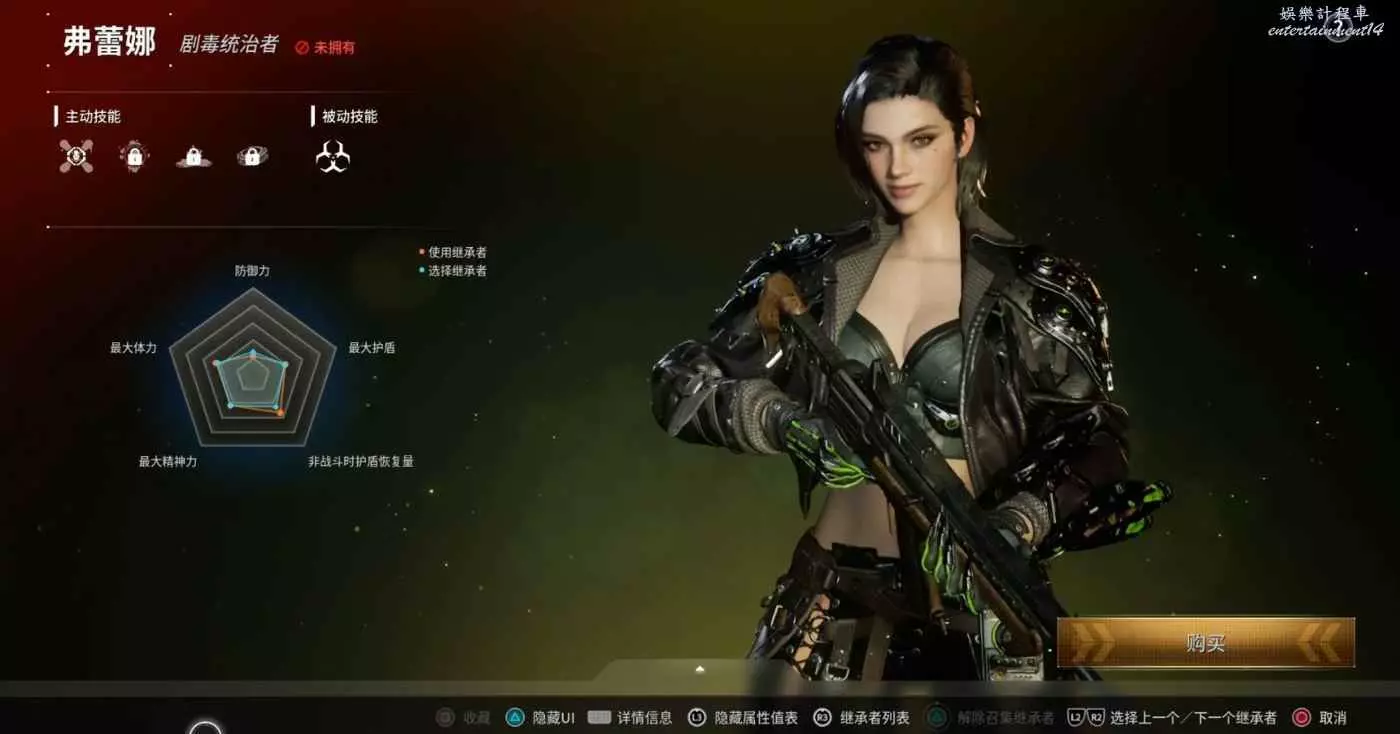Choose the locked ring-shaped active skill
Screen dimensions: 1400x734
pyautogui.click(x=252, y=156)
